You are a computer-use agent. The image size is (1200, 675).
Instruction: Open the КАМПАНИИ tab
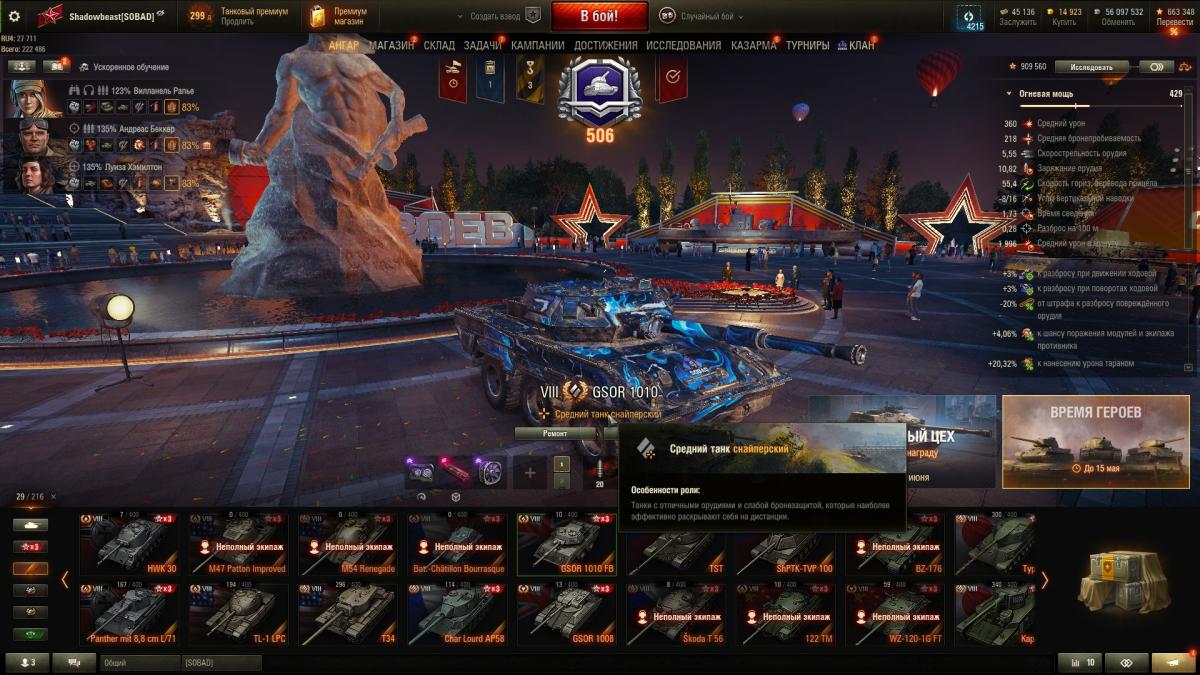pos(538,45)
